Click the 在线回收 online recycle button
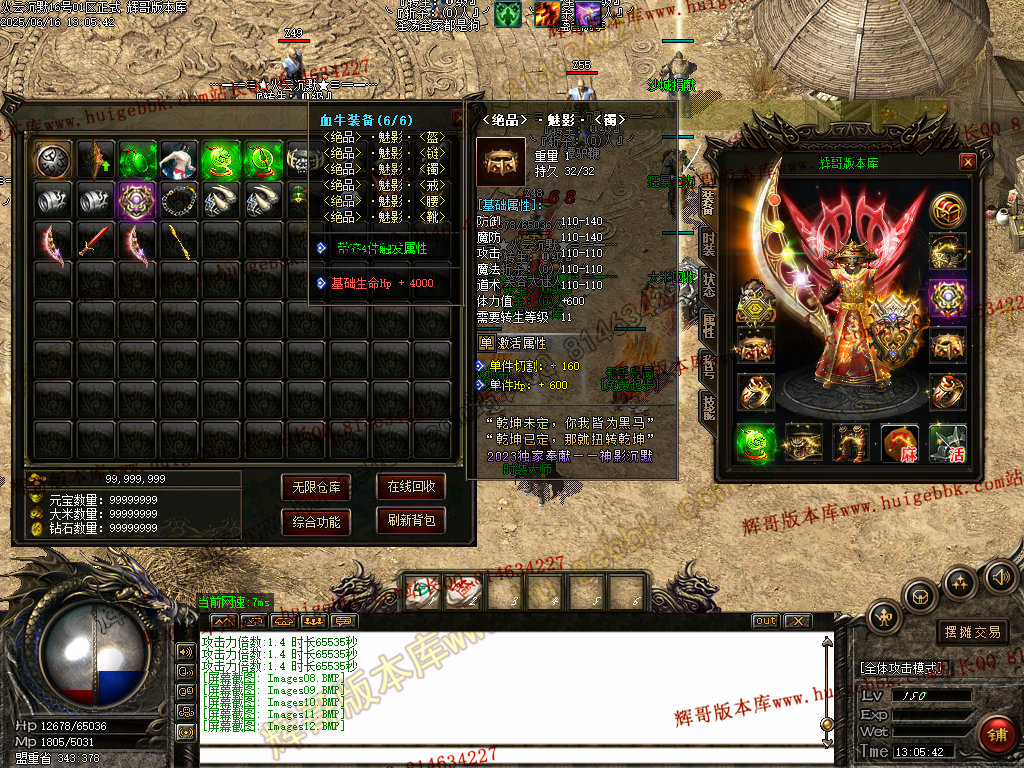Viewport: 1024px width, 768px height. click(410, 487)
